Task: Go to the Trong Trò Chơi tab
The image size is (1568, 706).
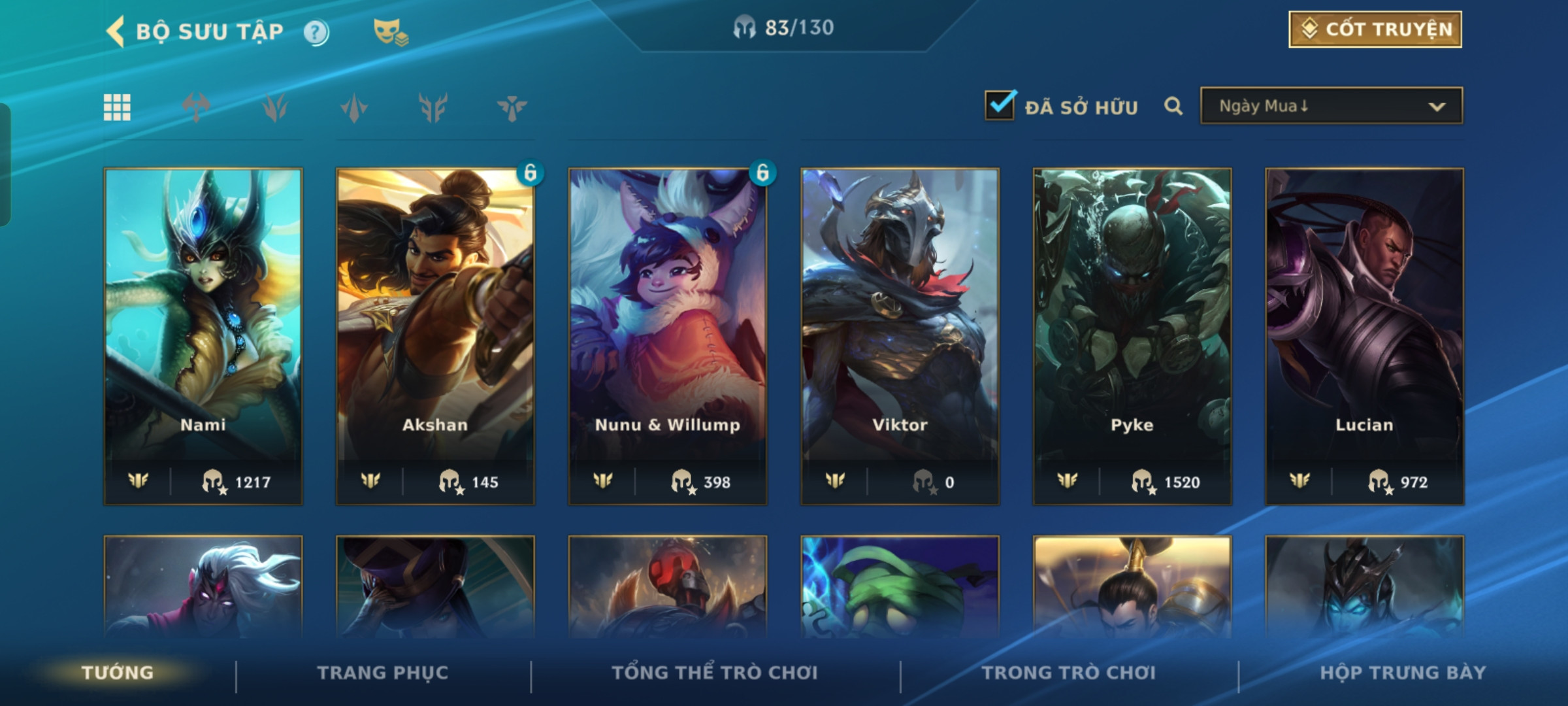Action: click(x=1069, y=673)
